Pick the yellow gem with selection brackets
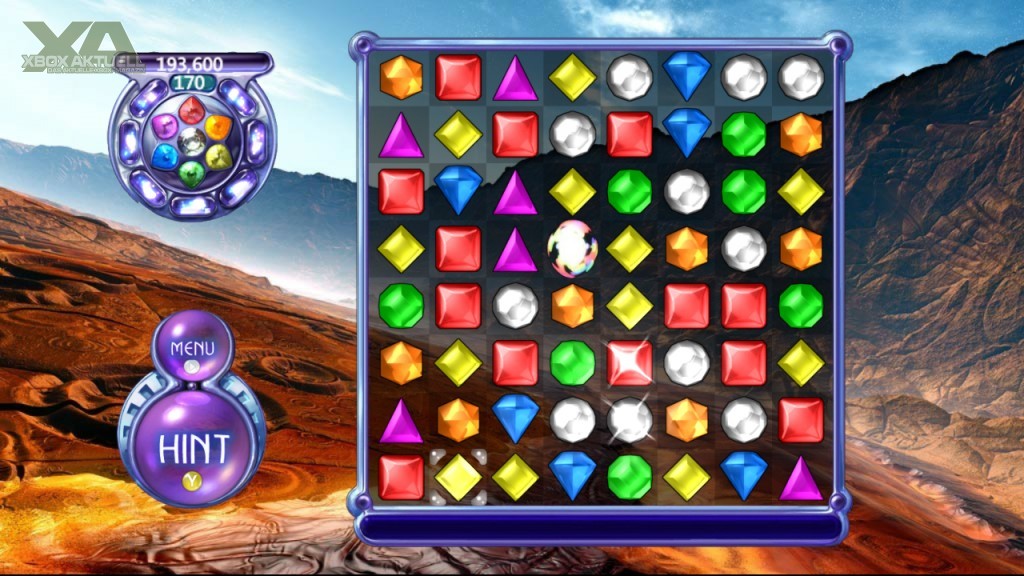1024x576 pixels. [x=458, y=477]
